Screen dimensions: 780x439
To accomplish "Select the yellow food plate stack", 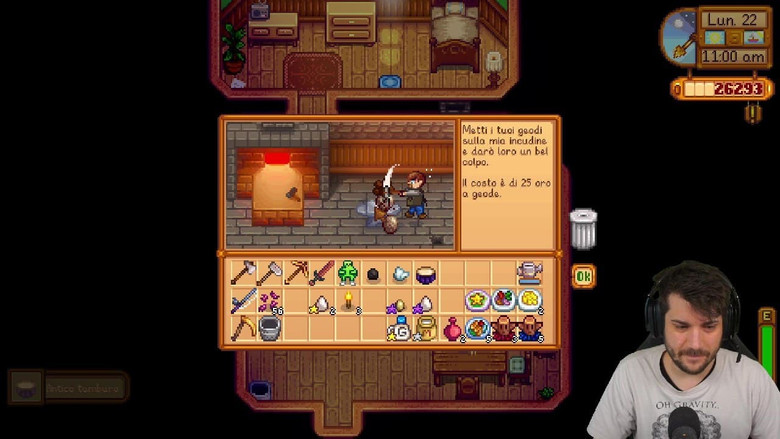I will coord(529,300).
